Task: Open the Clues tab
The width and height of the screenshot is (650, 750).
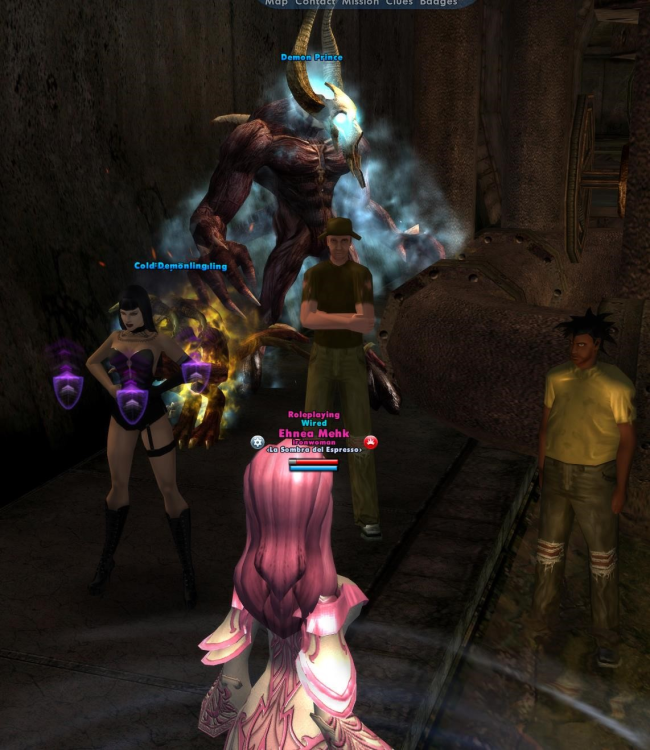Action: tap(399, 3)
